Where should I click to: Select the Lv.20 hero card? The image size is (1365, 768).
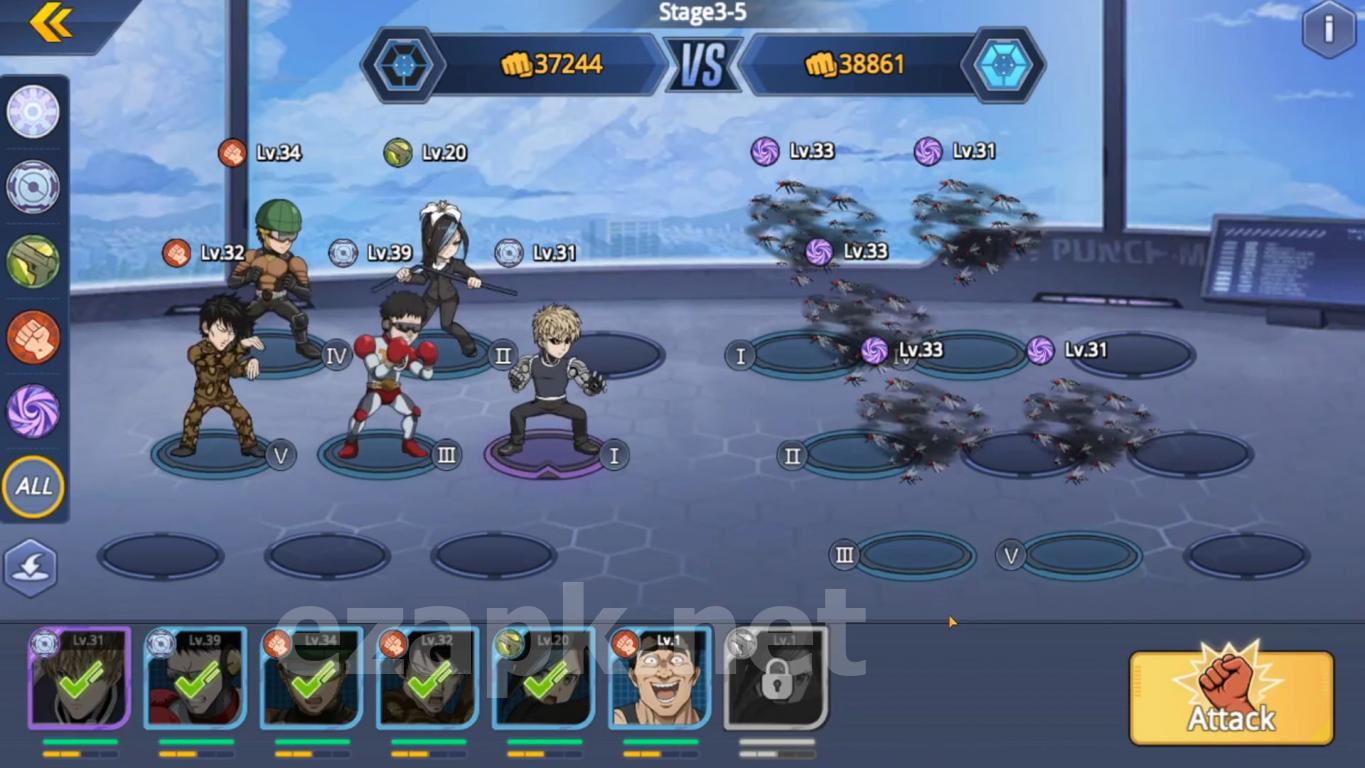click(543, 678)
